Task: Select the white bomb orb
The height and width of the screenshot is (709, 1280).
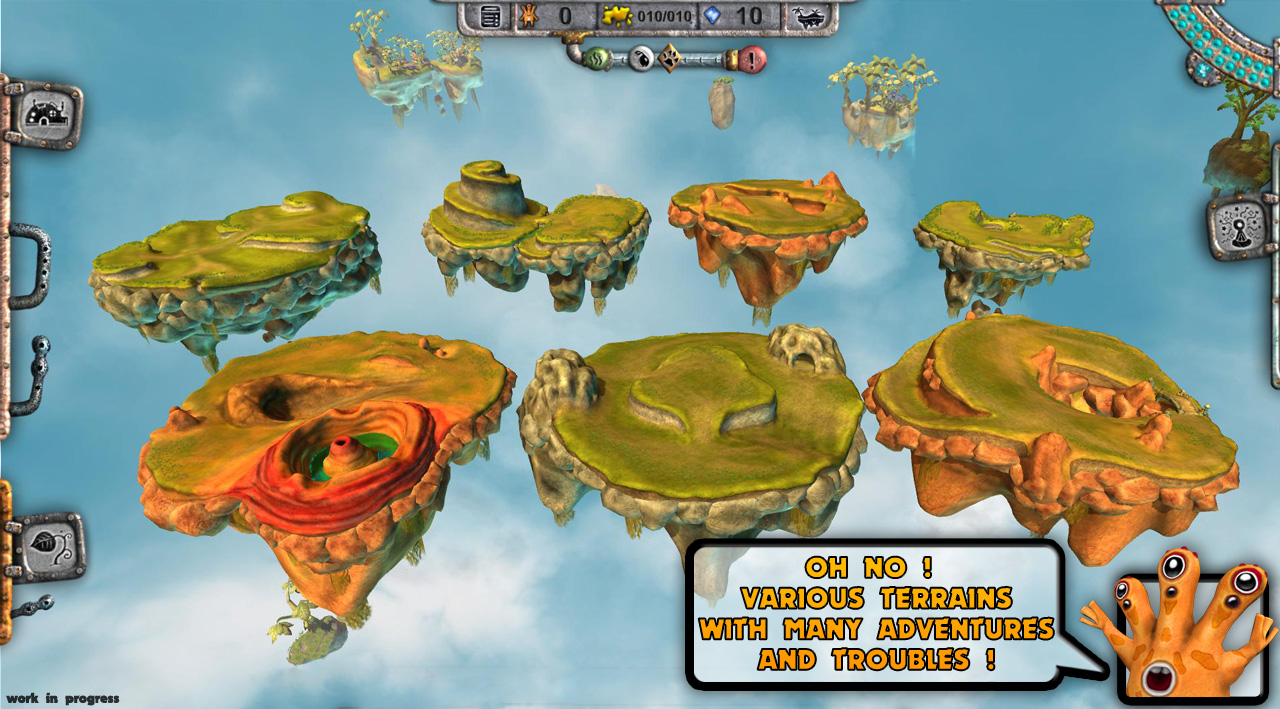Action: [641, 58]
